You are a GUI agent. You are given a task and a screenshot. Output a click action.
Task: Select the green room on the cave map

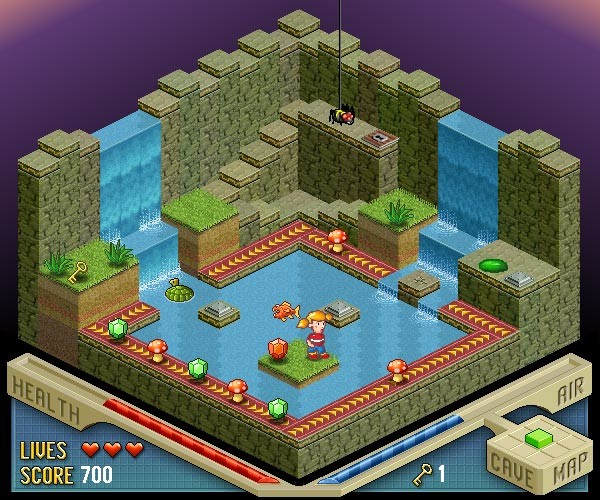[x=539, y=437]
